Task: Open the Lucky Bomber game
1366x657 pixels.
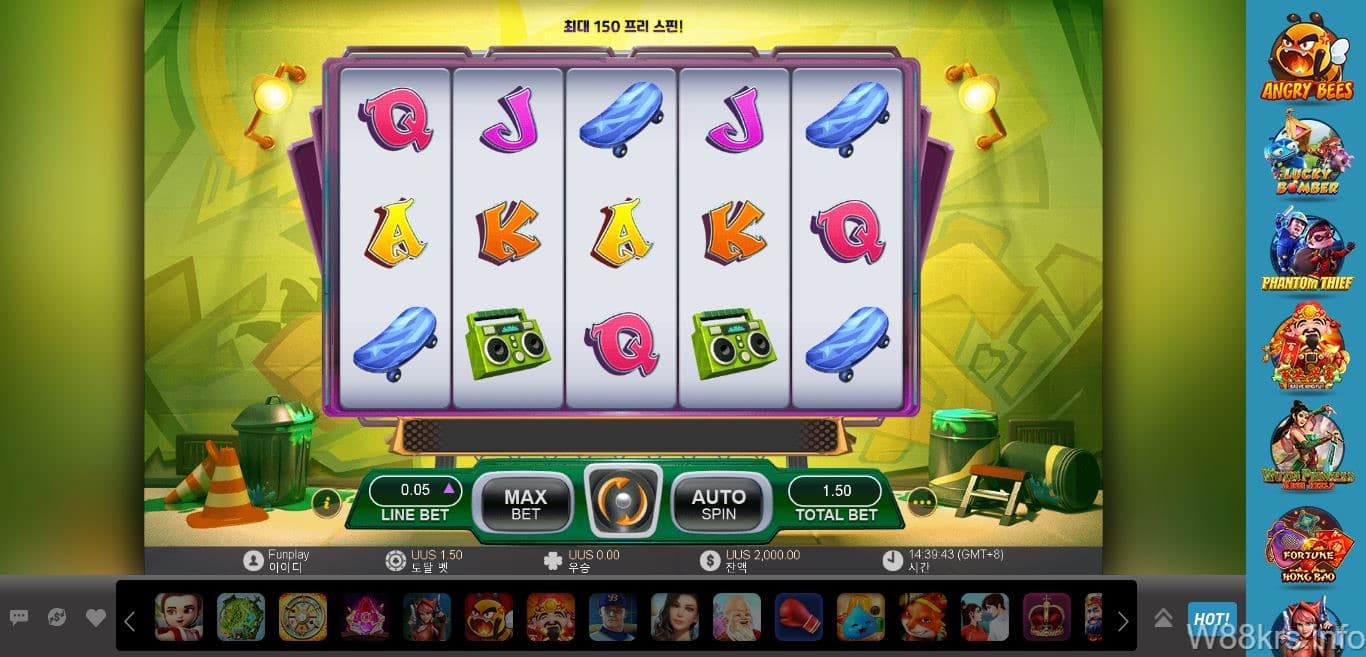Action: (1306, 157)
